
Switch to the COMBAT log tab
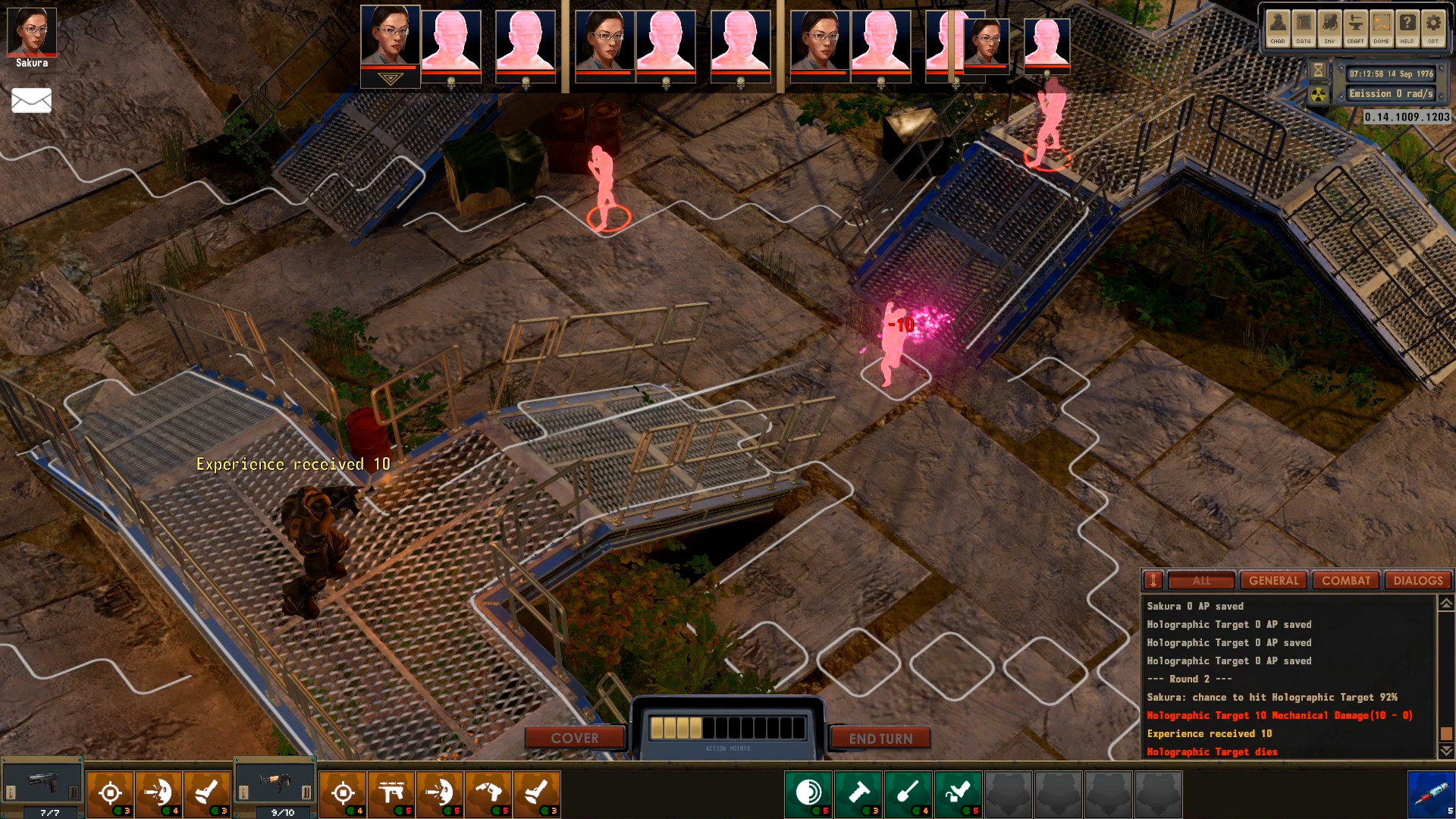(x=1346, y=581)
